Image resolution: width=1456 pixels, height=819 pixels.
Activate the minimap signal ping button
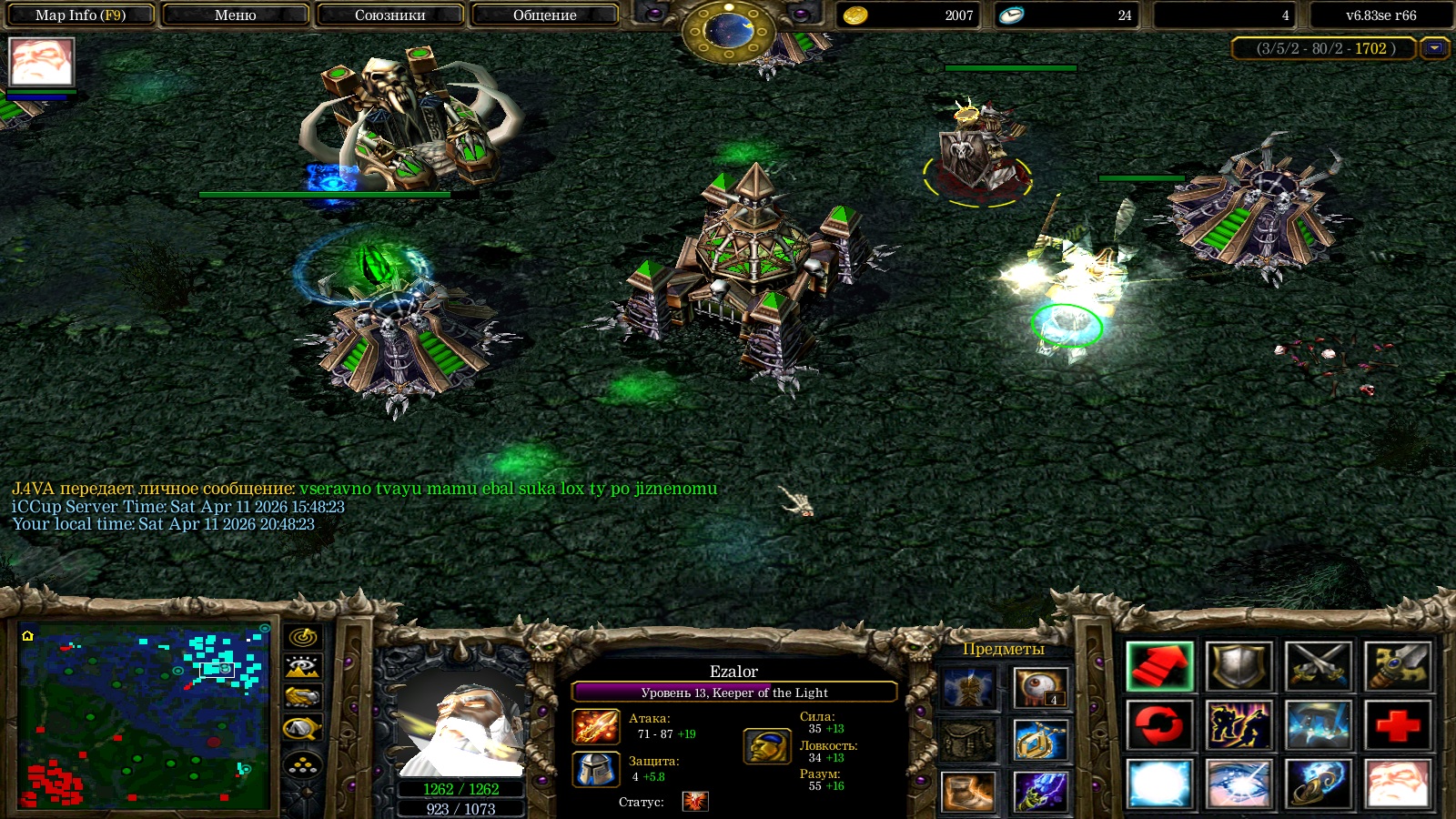tap(303, 637)
